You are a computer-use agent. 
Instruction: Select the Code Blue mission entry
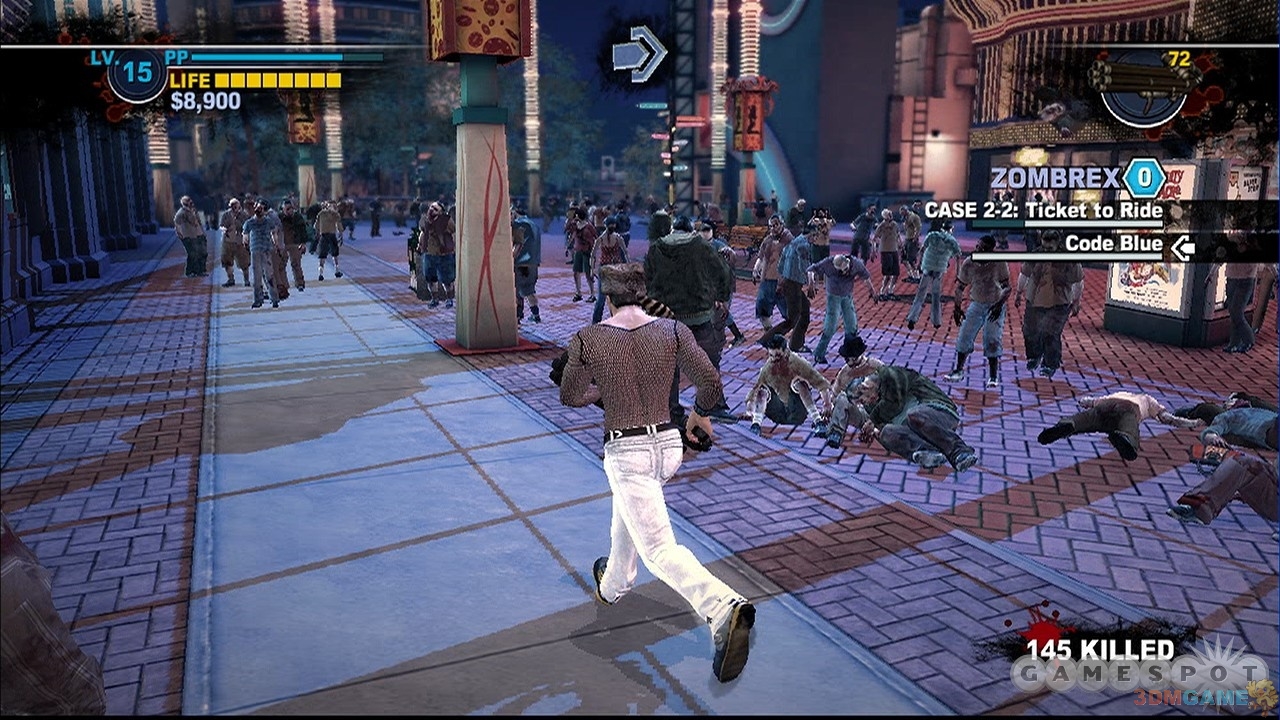tap(1113, 244)
